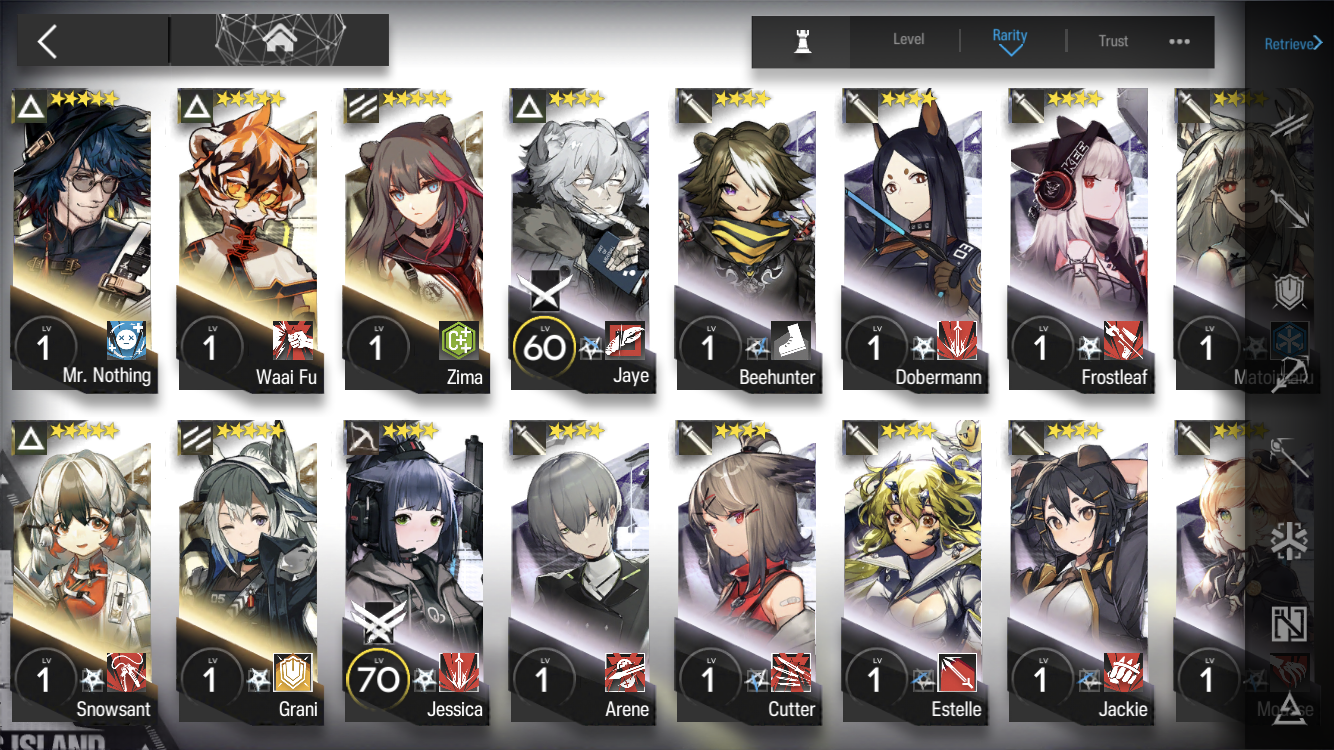
Task: Select the Mr. Nothing operator card
Action: (84, 240)
